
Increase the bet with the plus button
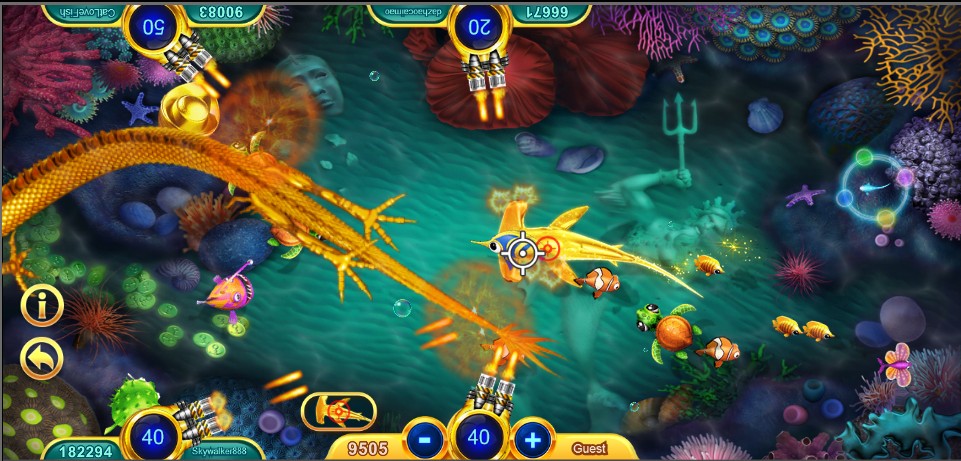[x=533, y=438]
